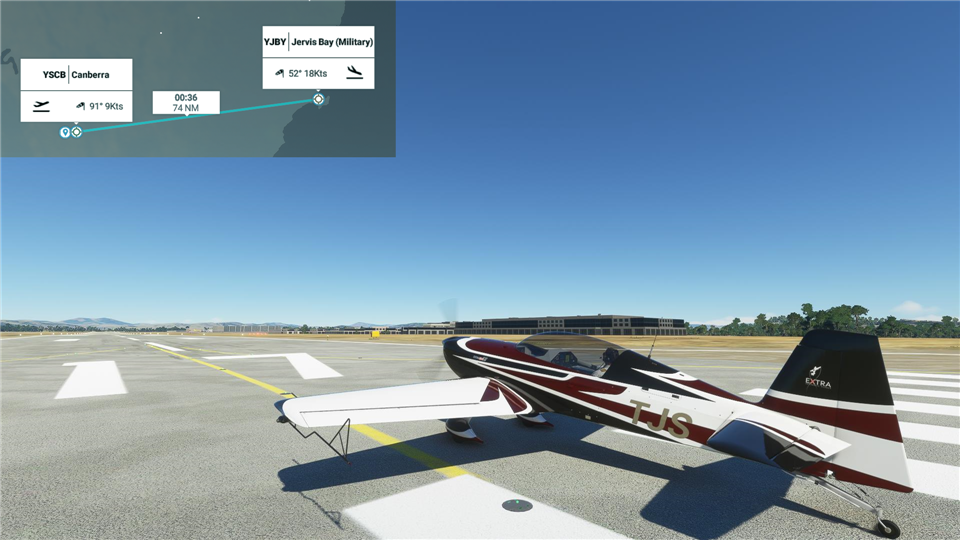This screenshot has width=960, height=540.
Task: Click the 74 NM route leg label
Action: click(x=185, y=103)
